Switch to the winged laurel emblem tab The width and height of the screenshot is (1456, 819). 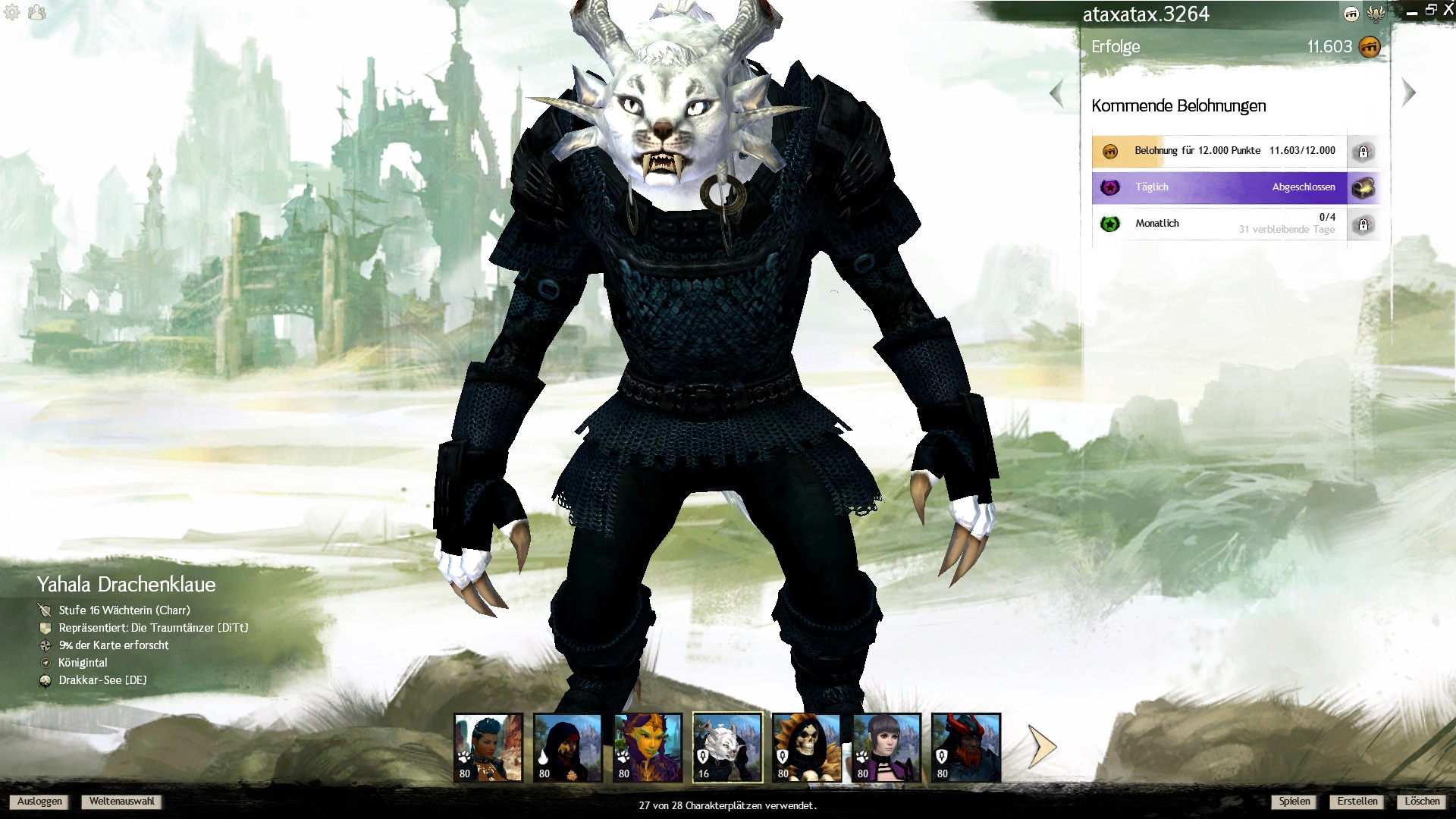click(1376, 14)
